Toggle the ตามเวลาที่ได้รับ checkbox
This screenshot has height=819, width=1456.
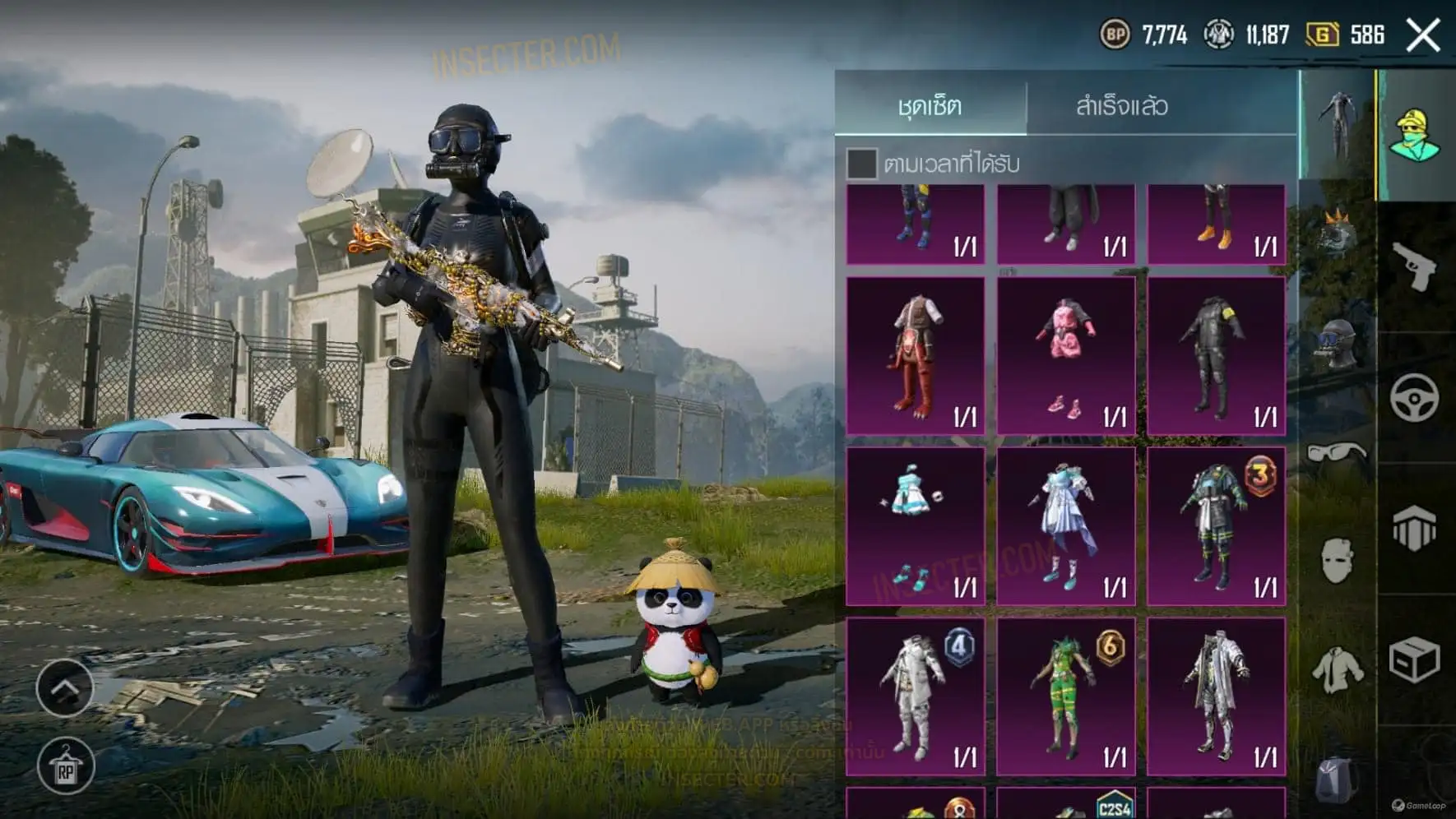click(x=861, y=164)
